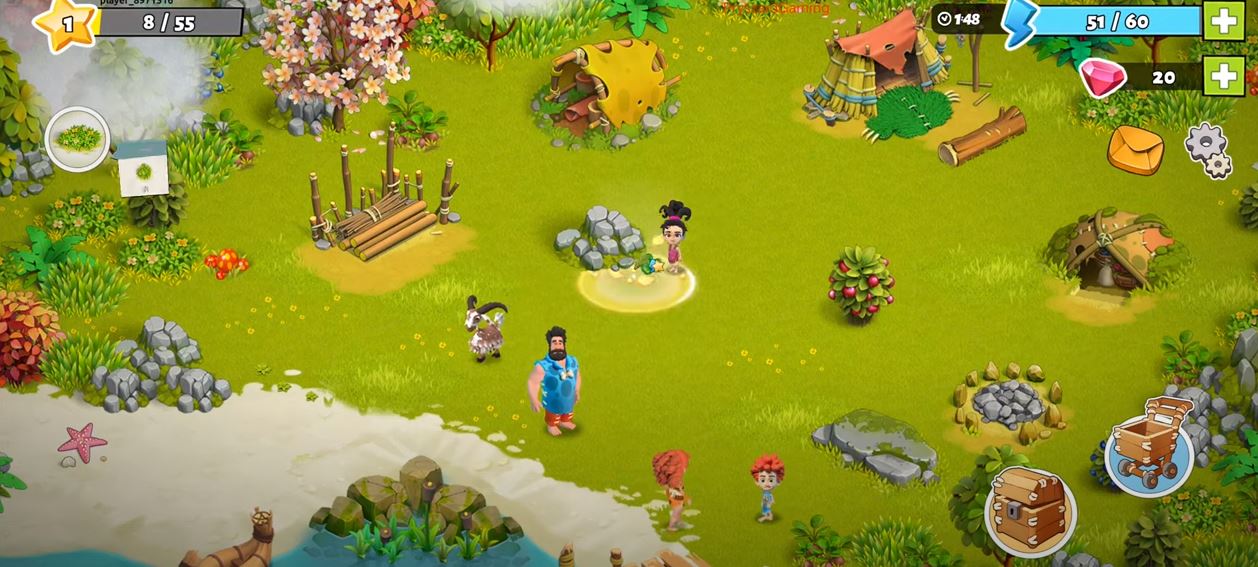Open the wooden cart shop button
This screenshot has width=1258, height=567.
[1149, 445]
